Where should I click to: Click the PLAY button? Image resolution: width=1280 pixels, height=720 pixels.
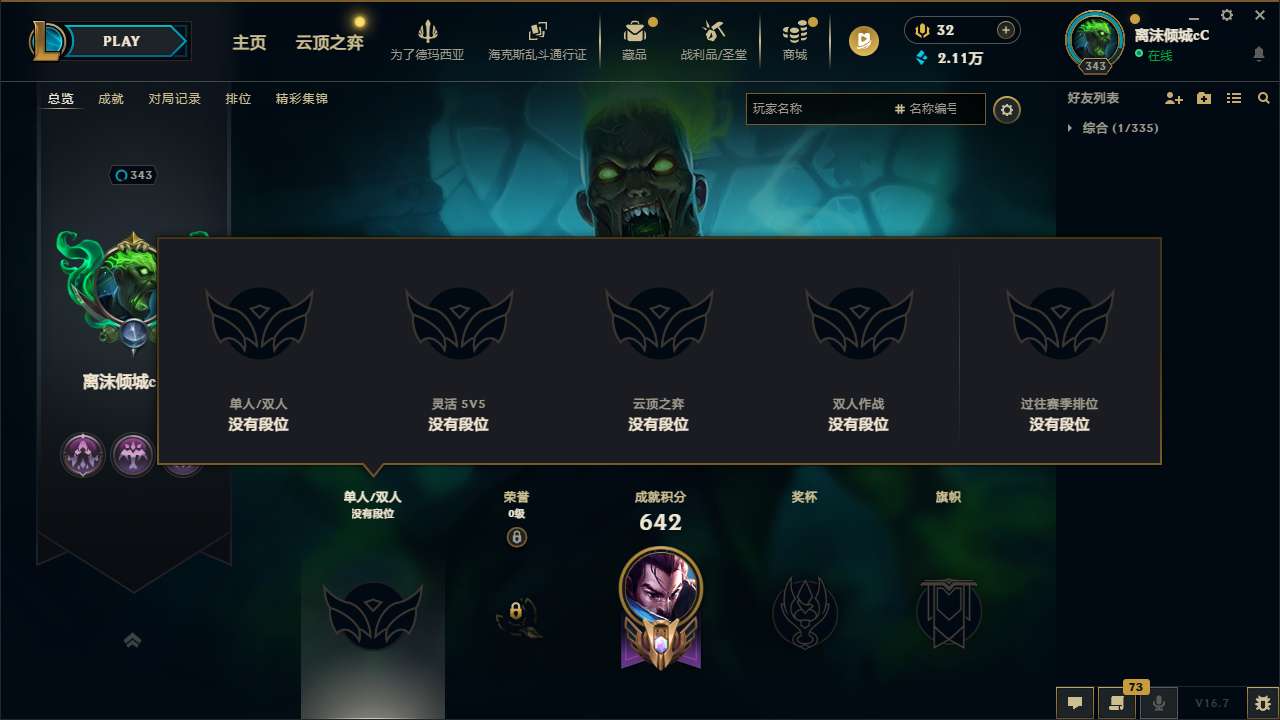coord(122,41)
